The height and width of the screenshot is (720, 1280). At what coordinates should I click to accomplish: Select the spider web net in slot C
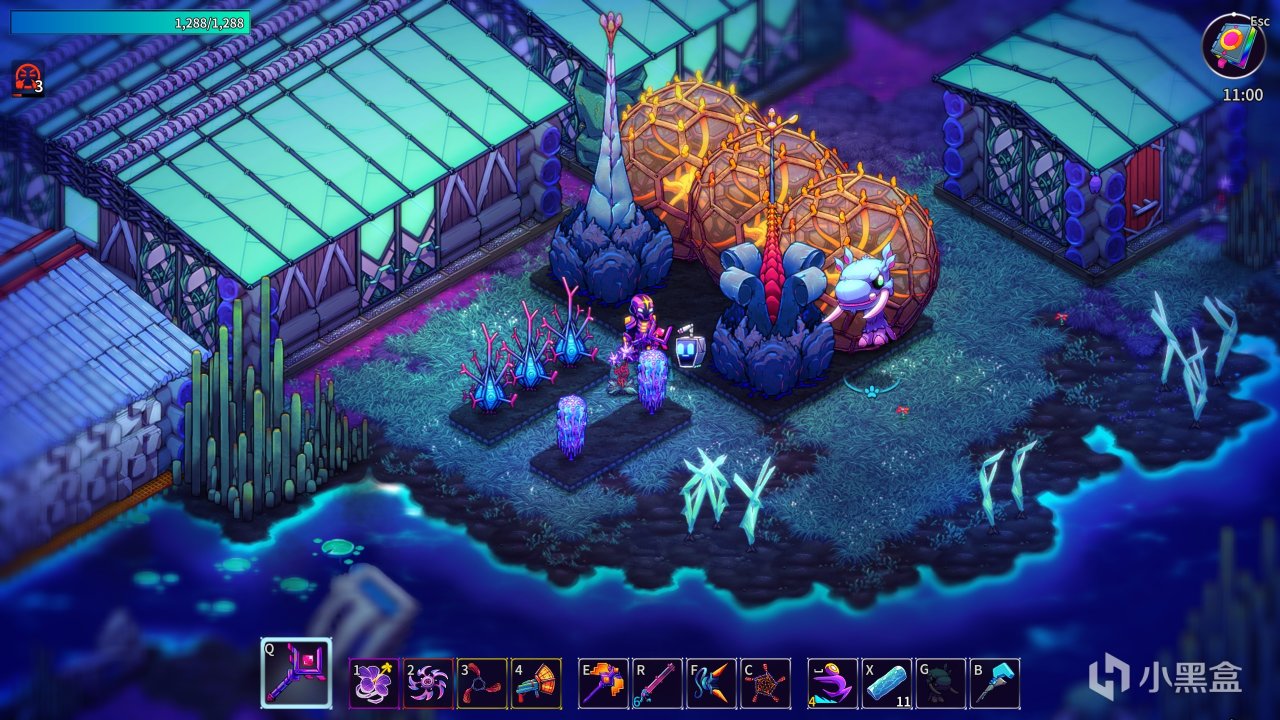point(765,683)
